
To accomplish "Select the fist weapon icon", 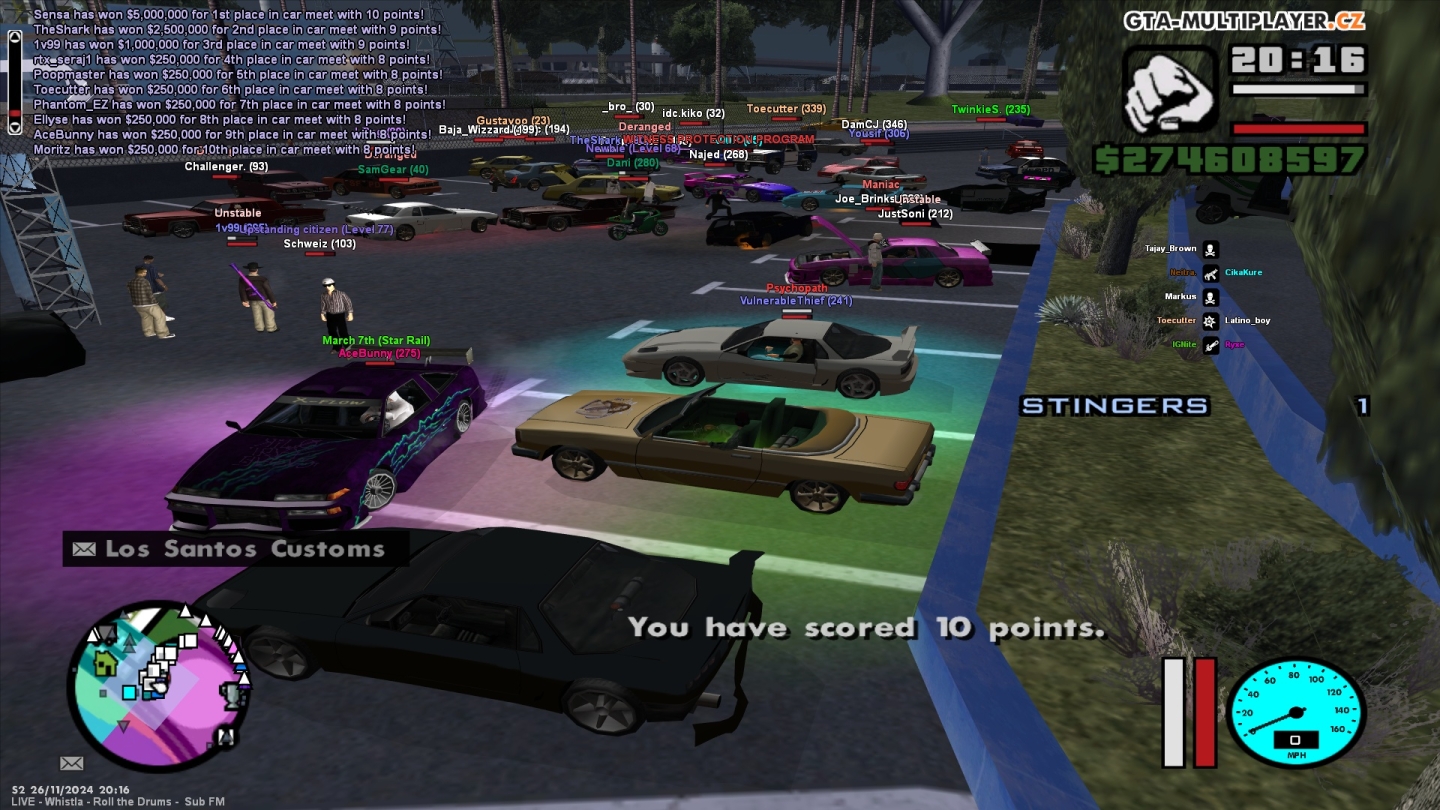I will click(x=1169, y=91).
